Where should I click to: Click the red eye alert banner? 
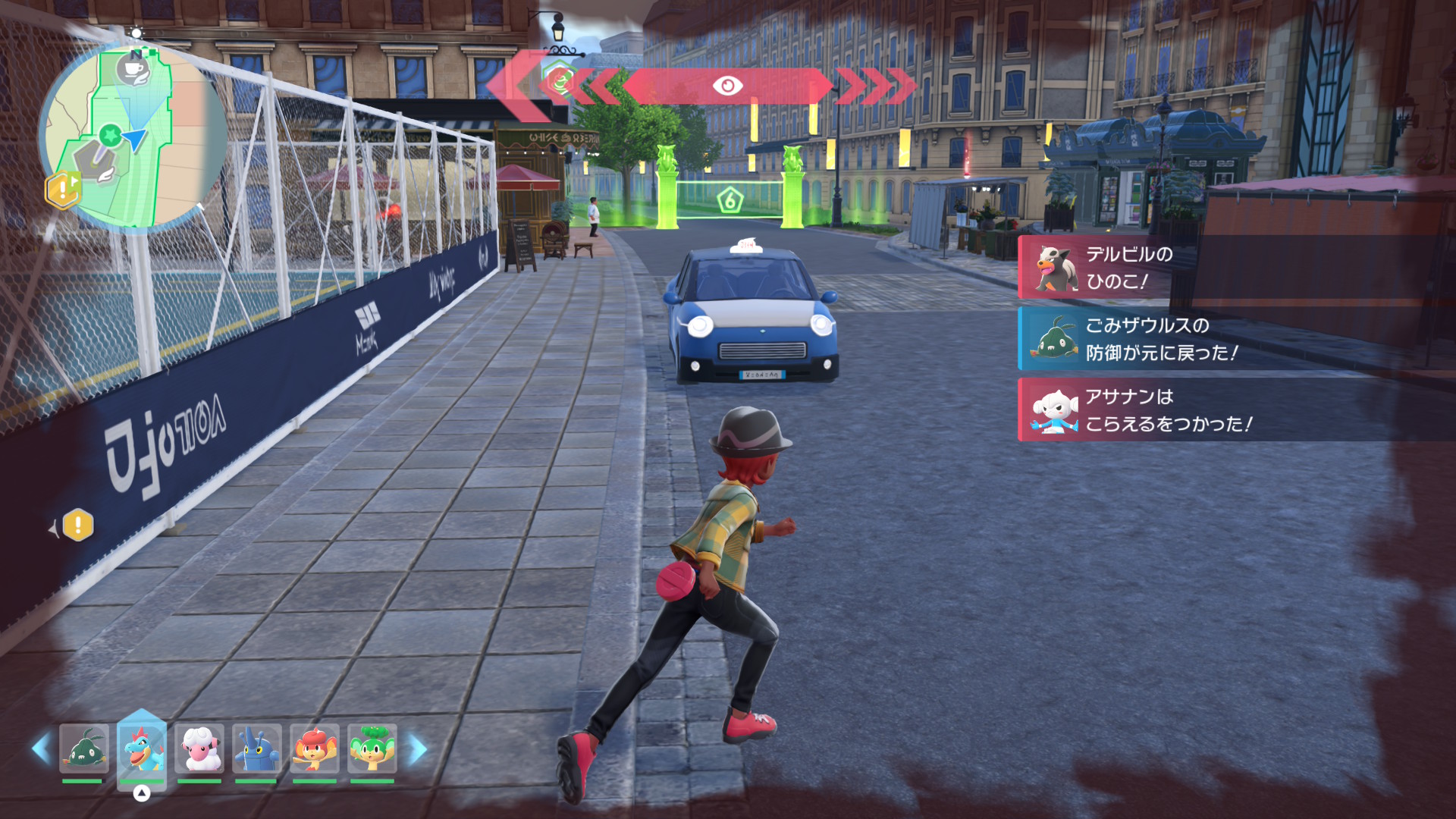coord(726,86)
